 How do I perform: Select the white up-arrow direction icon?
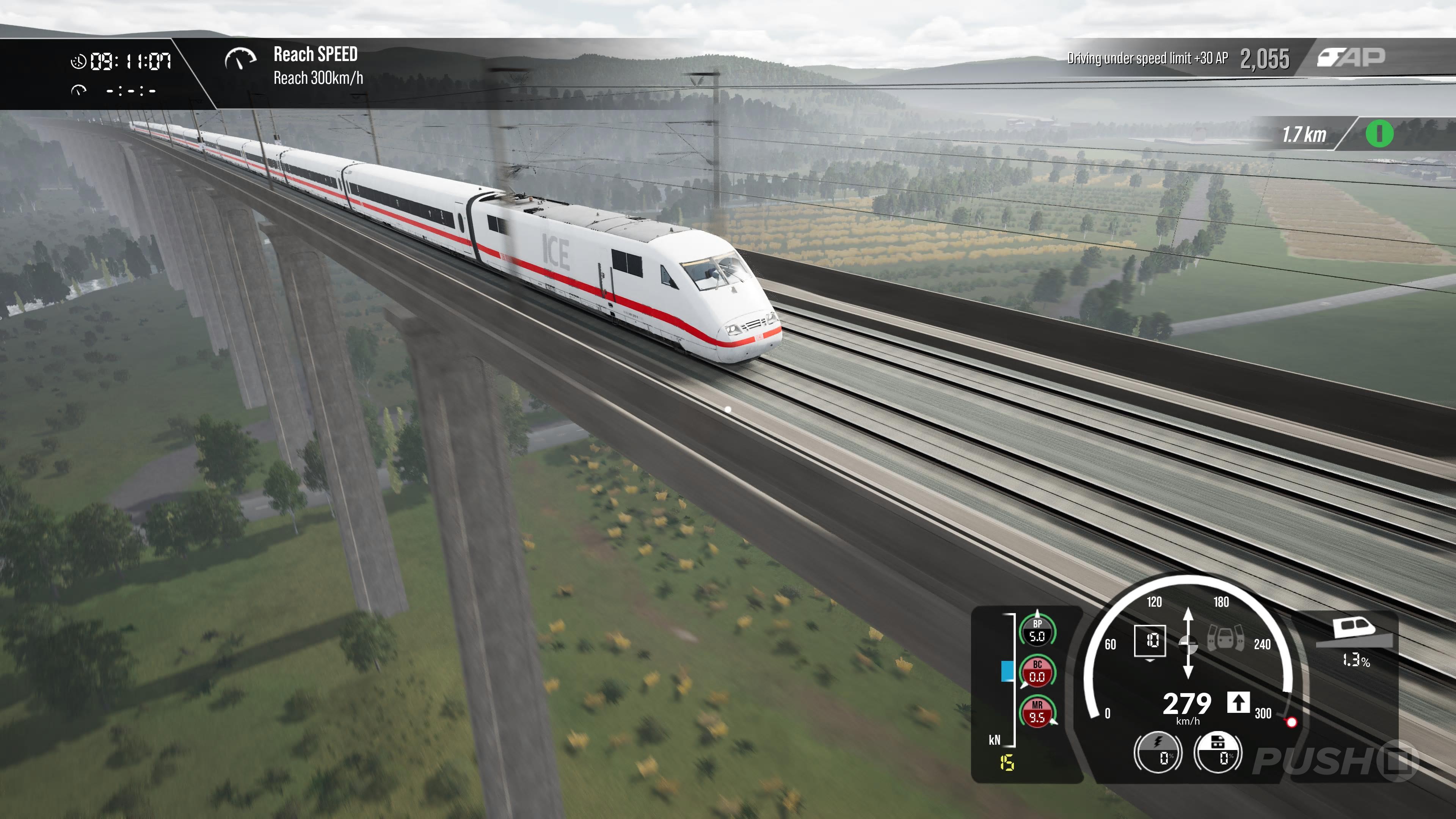[1238, 703]
